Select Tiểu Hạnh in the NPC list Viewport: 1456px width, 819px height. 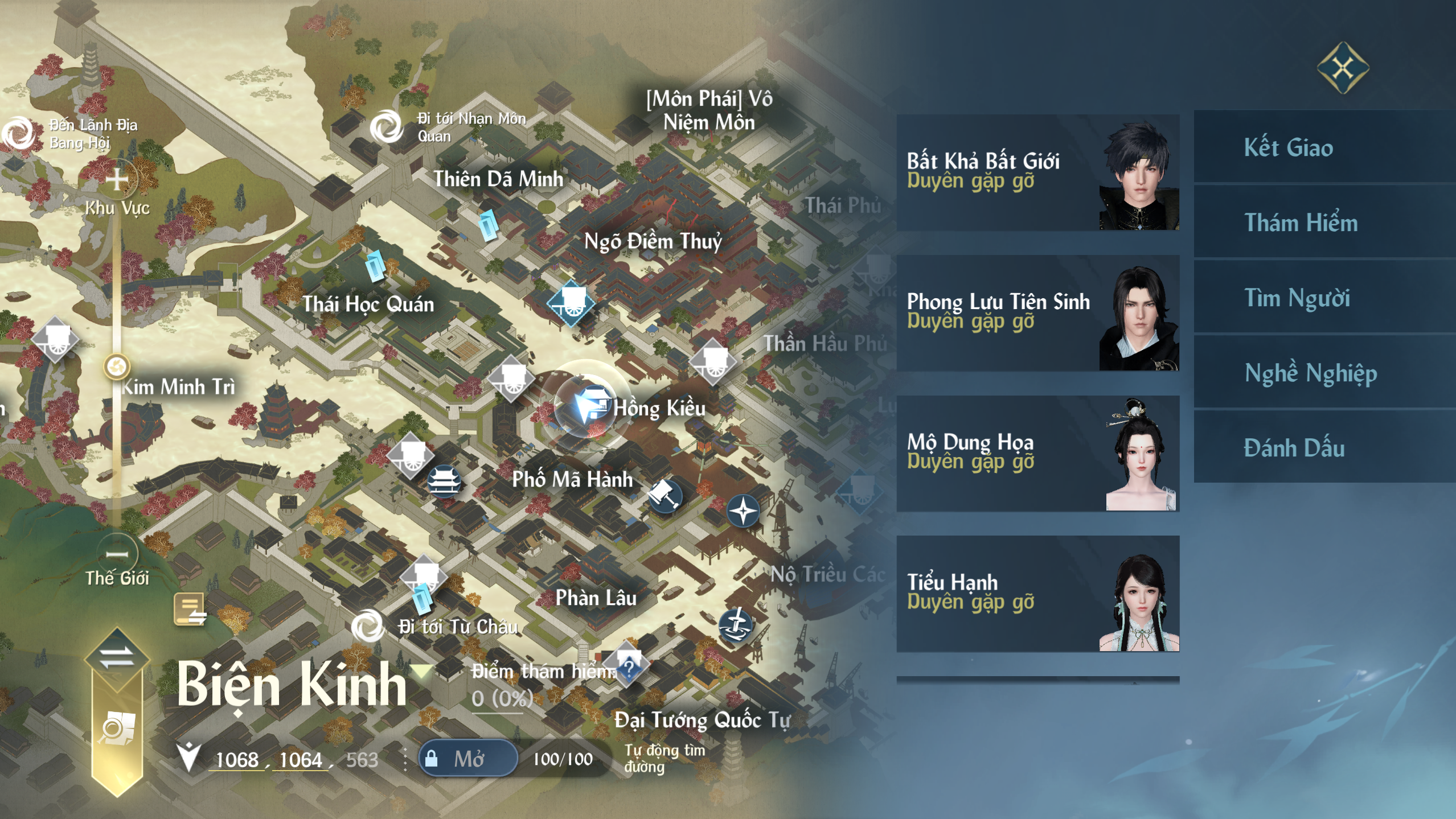pyautogui.click(x=1037, y=594)
